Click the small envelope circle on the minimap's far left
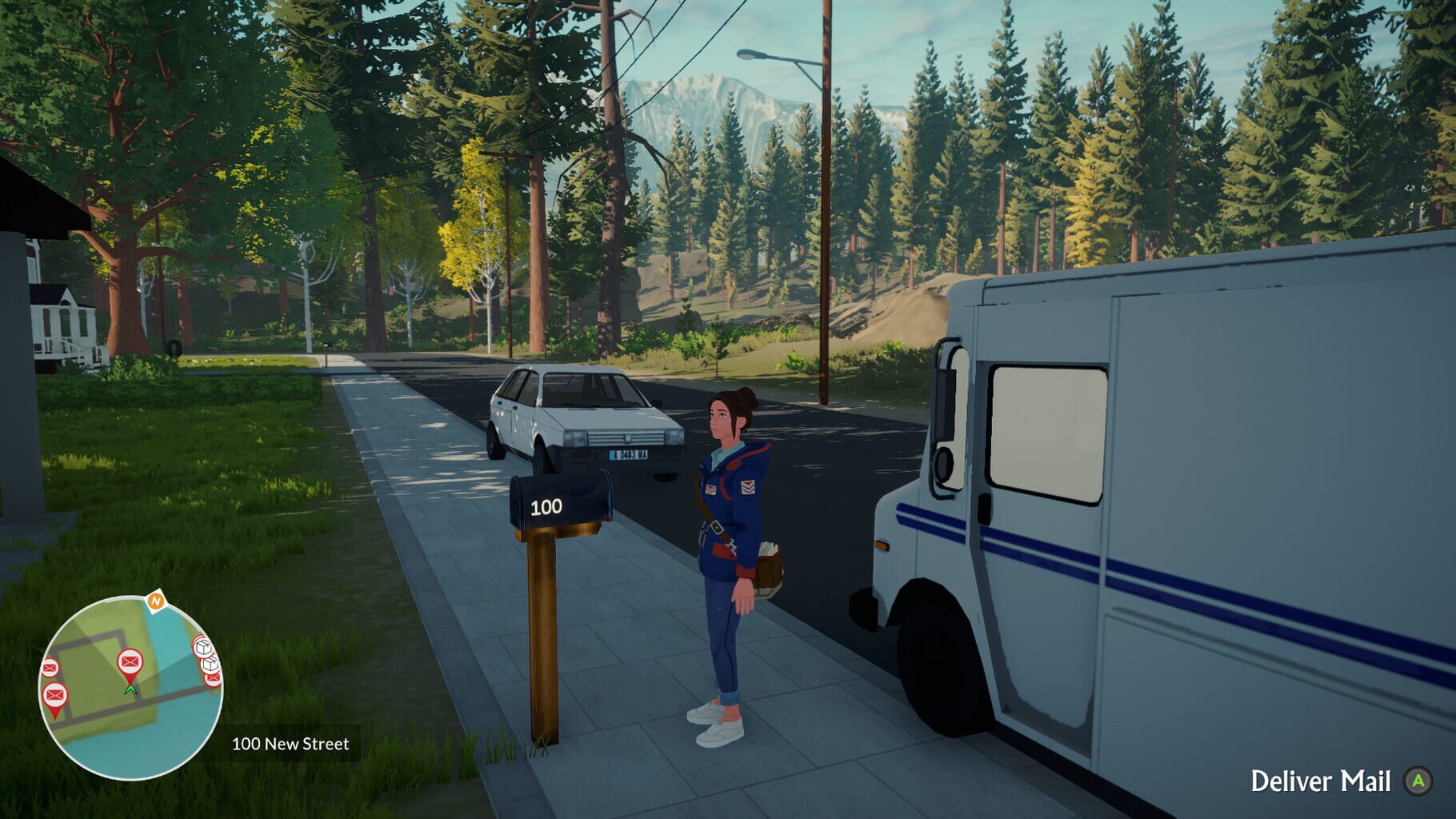Screen dimensions: 1456x819 (50, 666)
